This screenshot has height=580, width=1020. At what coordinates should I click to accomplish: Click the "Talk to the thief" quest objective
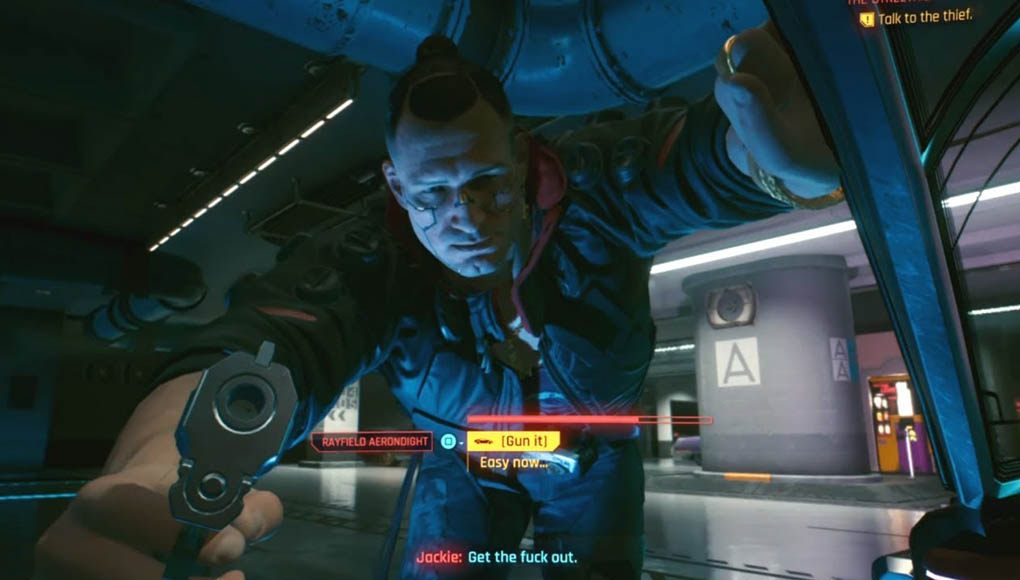[924, 17]
